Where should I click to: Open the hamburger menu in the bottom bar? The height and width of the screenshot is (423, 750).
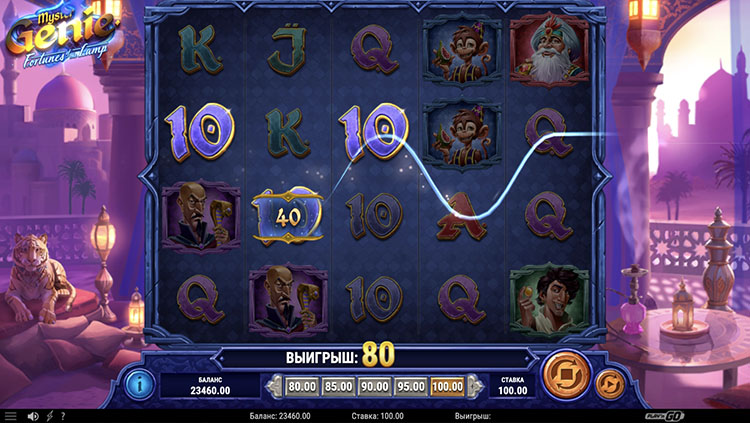11,416
